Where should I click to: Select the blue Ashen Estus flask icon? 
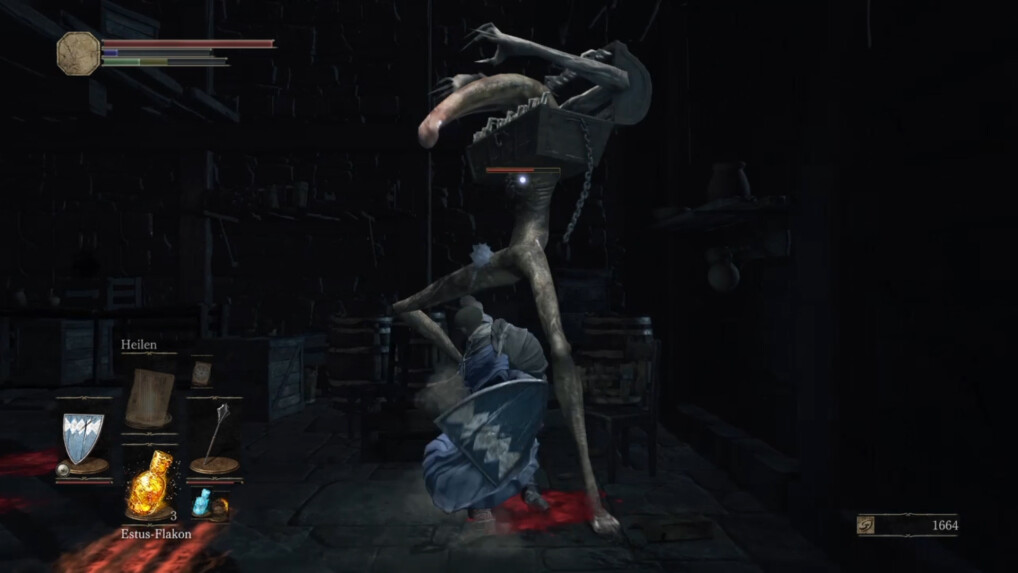tap(205, 502)
